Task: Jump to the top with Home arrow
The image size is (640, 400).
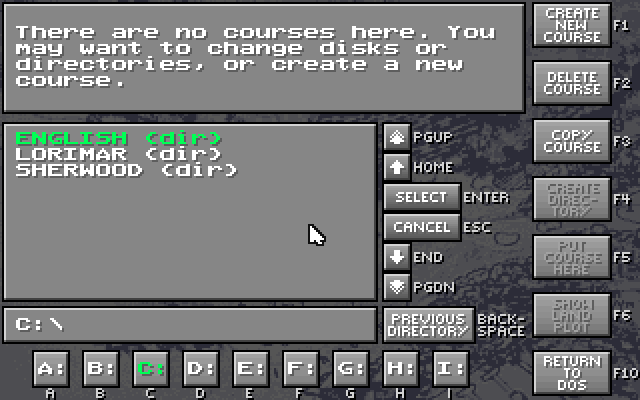Action: 397,167
